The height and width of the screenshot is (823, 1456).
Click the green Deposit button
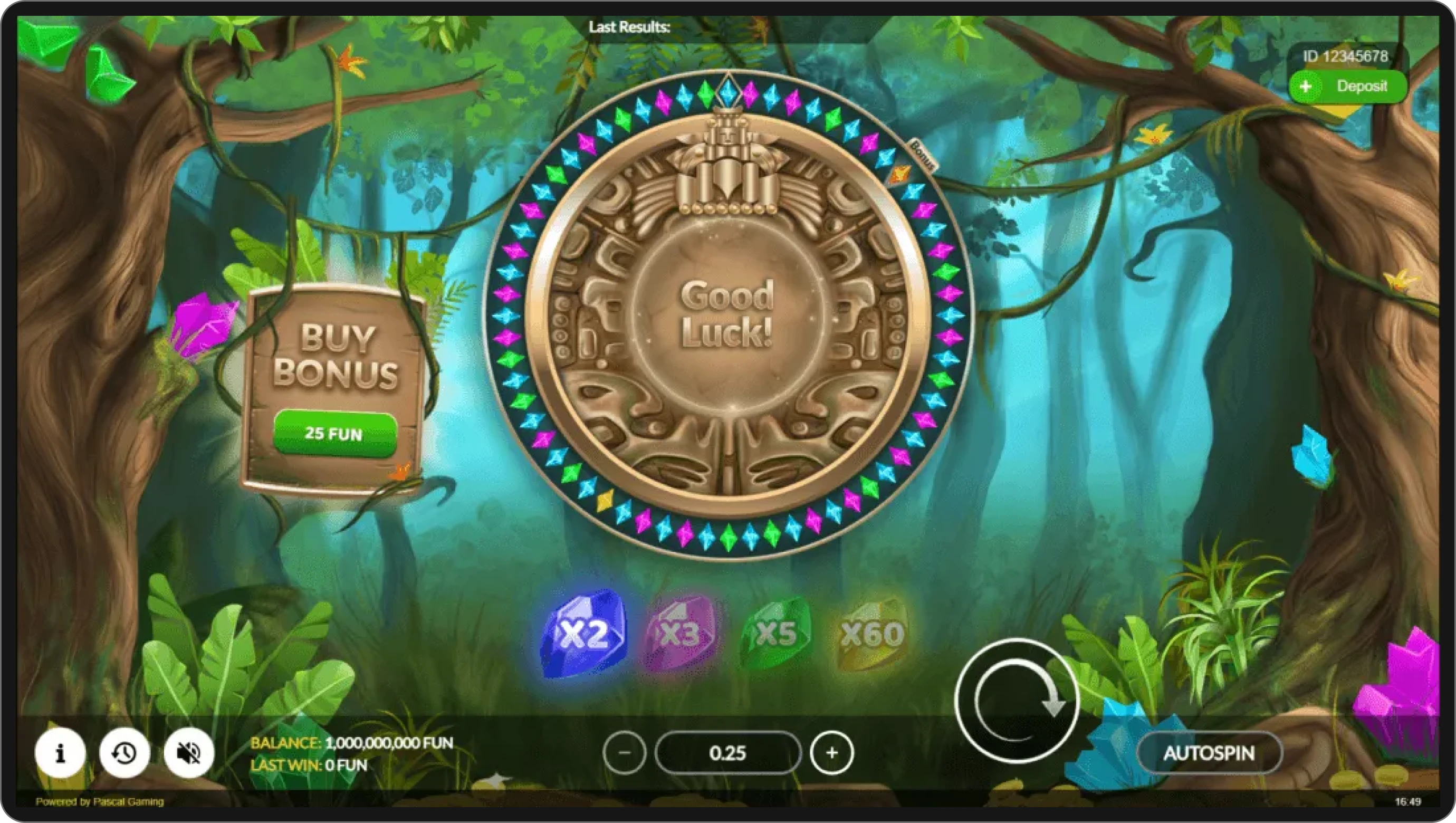pyautogui.click(x=1347, y=87)
